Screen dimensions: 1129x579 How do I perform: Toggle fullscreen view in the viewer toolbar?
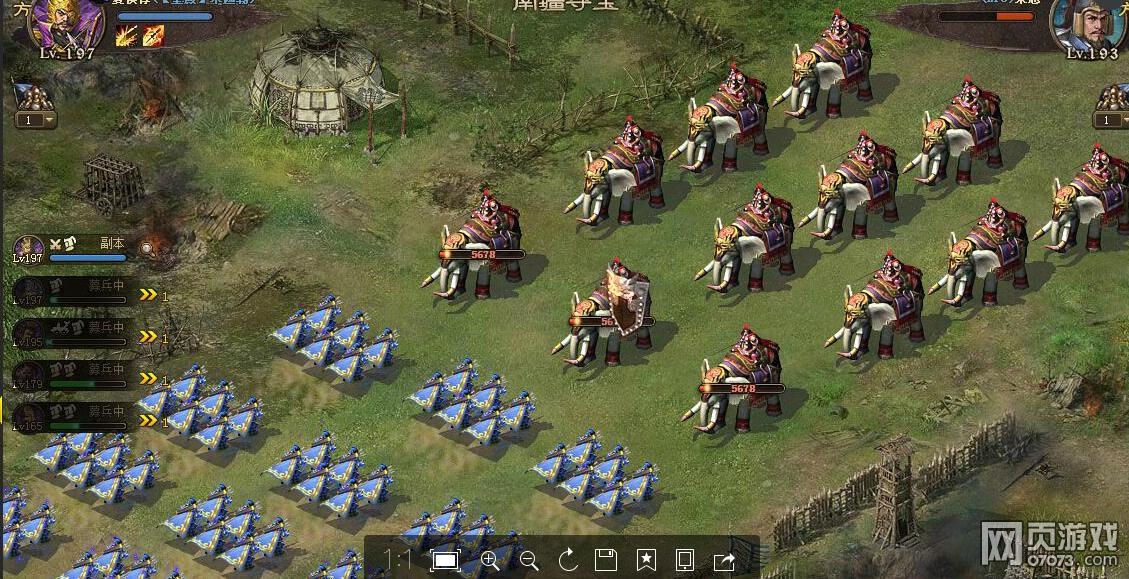tap(444, 560)
